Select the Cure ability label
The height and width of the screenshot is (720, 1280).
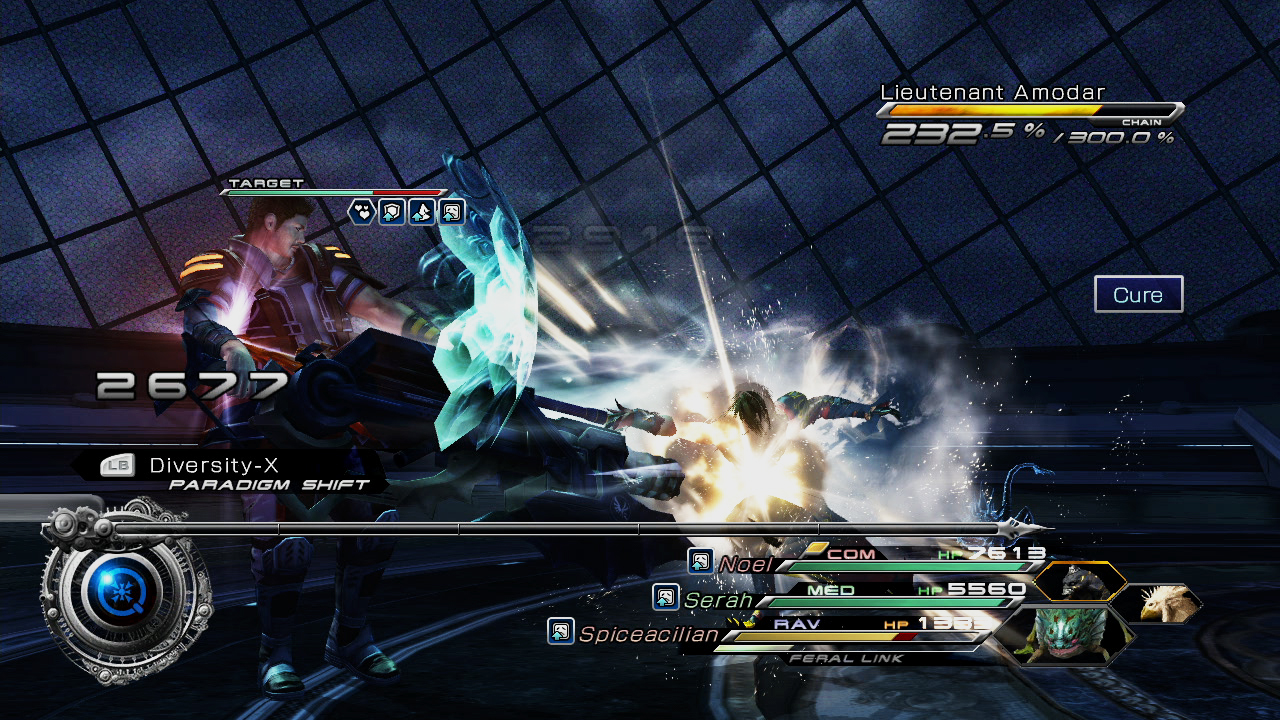pyautogui.click(x=1138, y=295)
